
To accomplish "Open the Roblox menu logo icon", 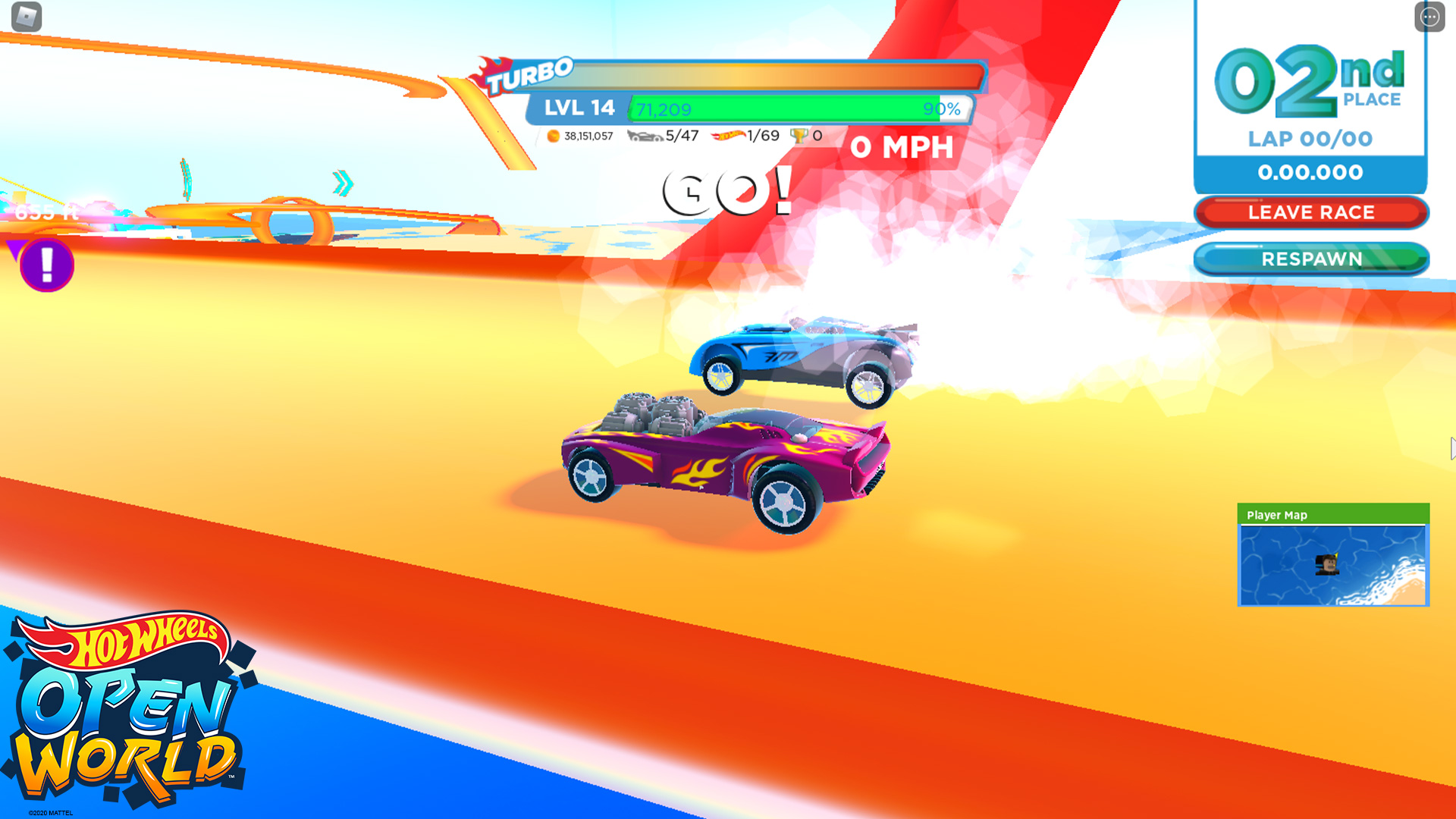I will pos(27,17).
